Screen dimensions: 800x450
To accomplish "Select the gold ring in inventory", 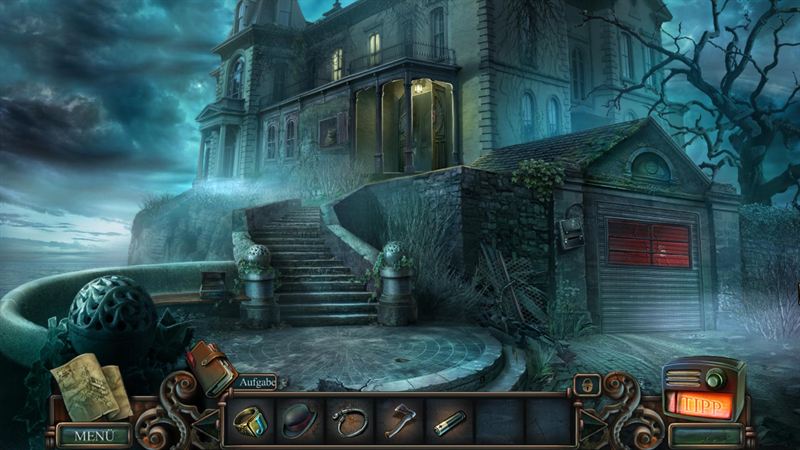I will click(250, 421).
